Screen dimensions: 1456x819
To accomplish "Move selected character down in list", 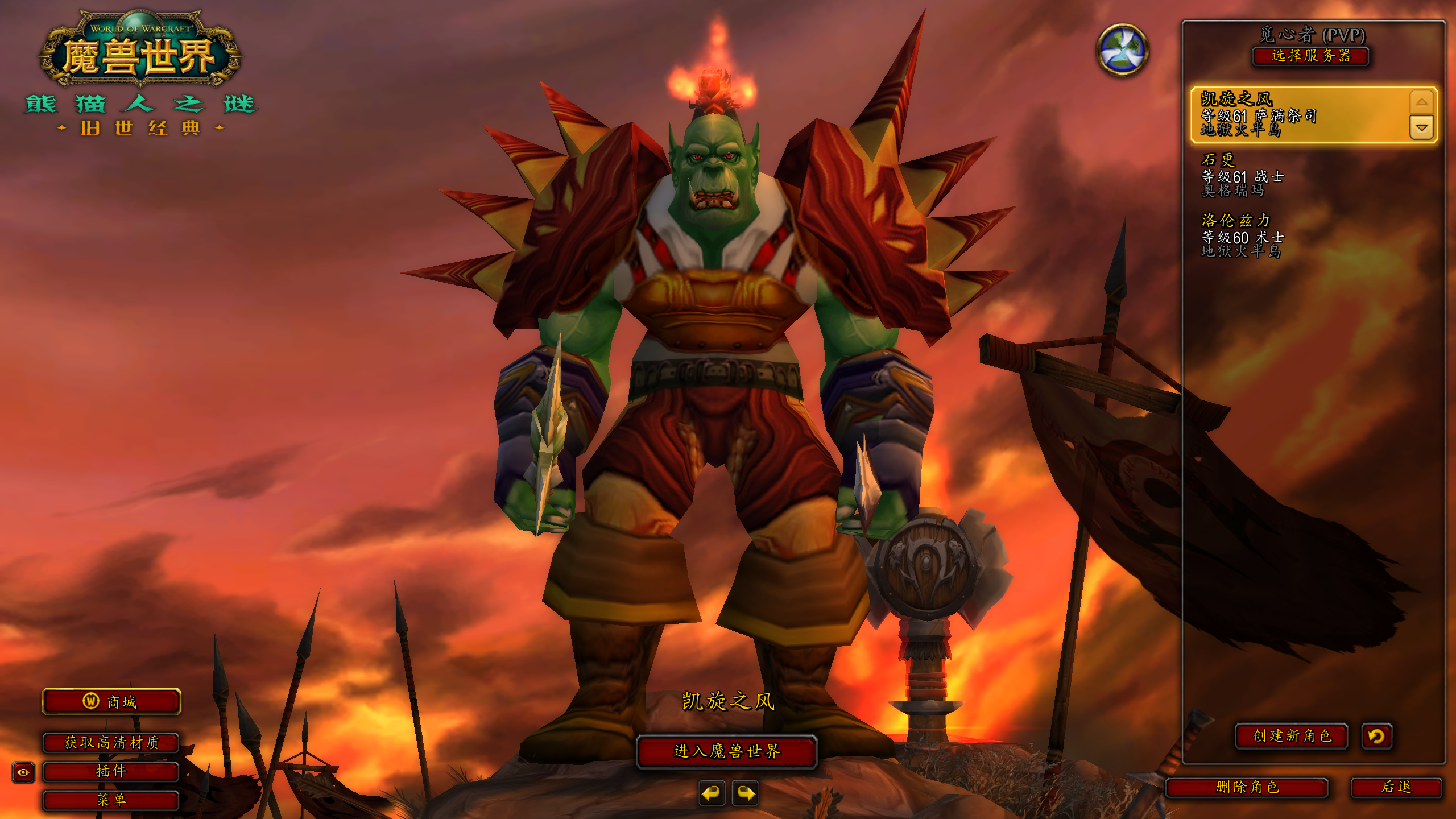I will pyautogui.click(x=1421, y=128).
